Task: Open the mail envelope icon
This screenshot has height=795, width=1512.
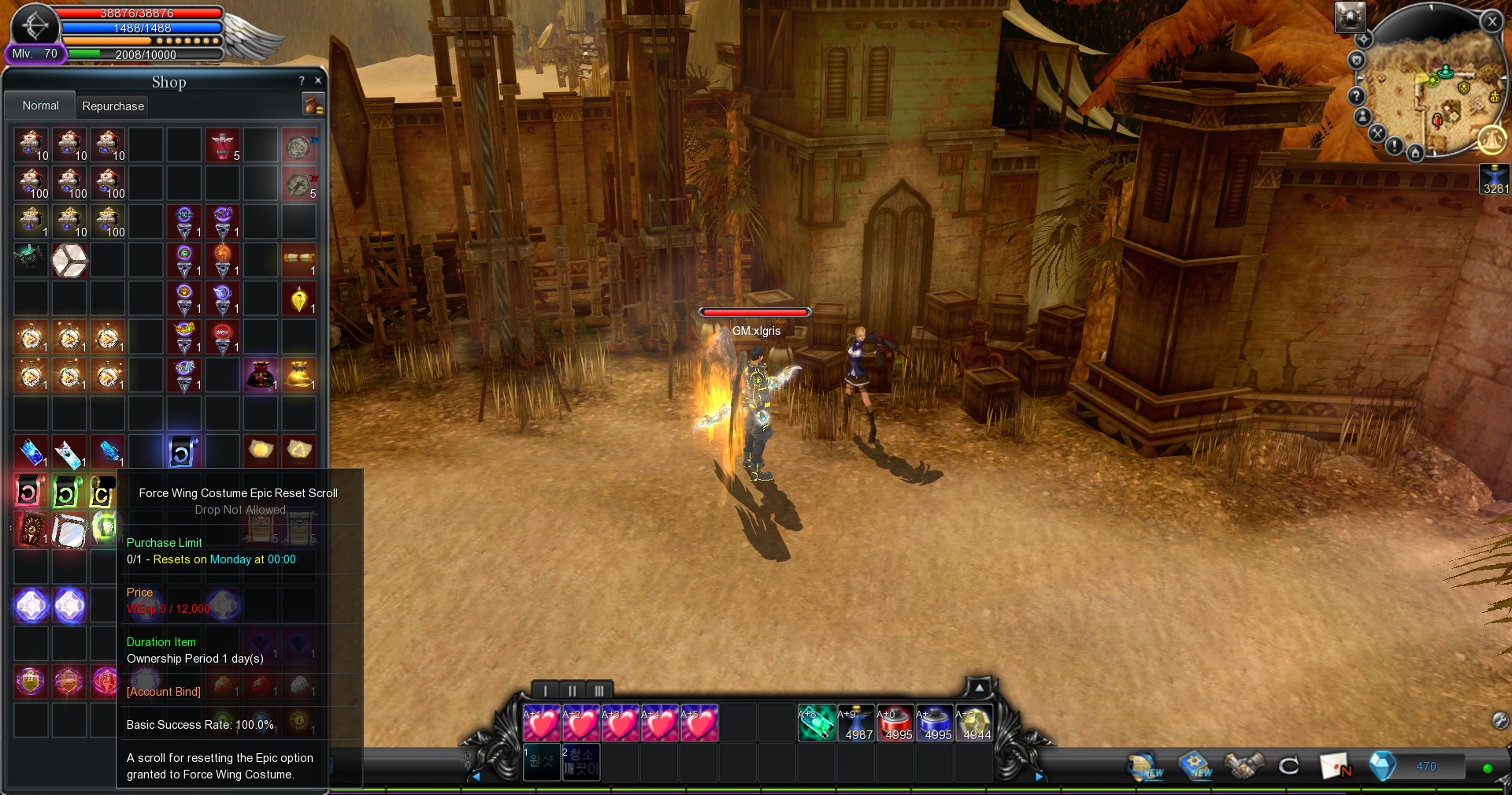Action: (1334, 766)
